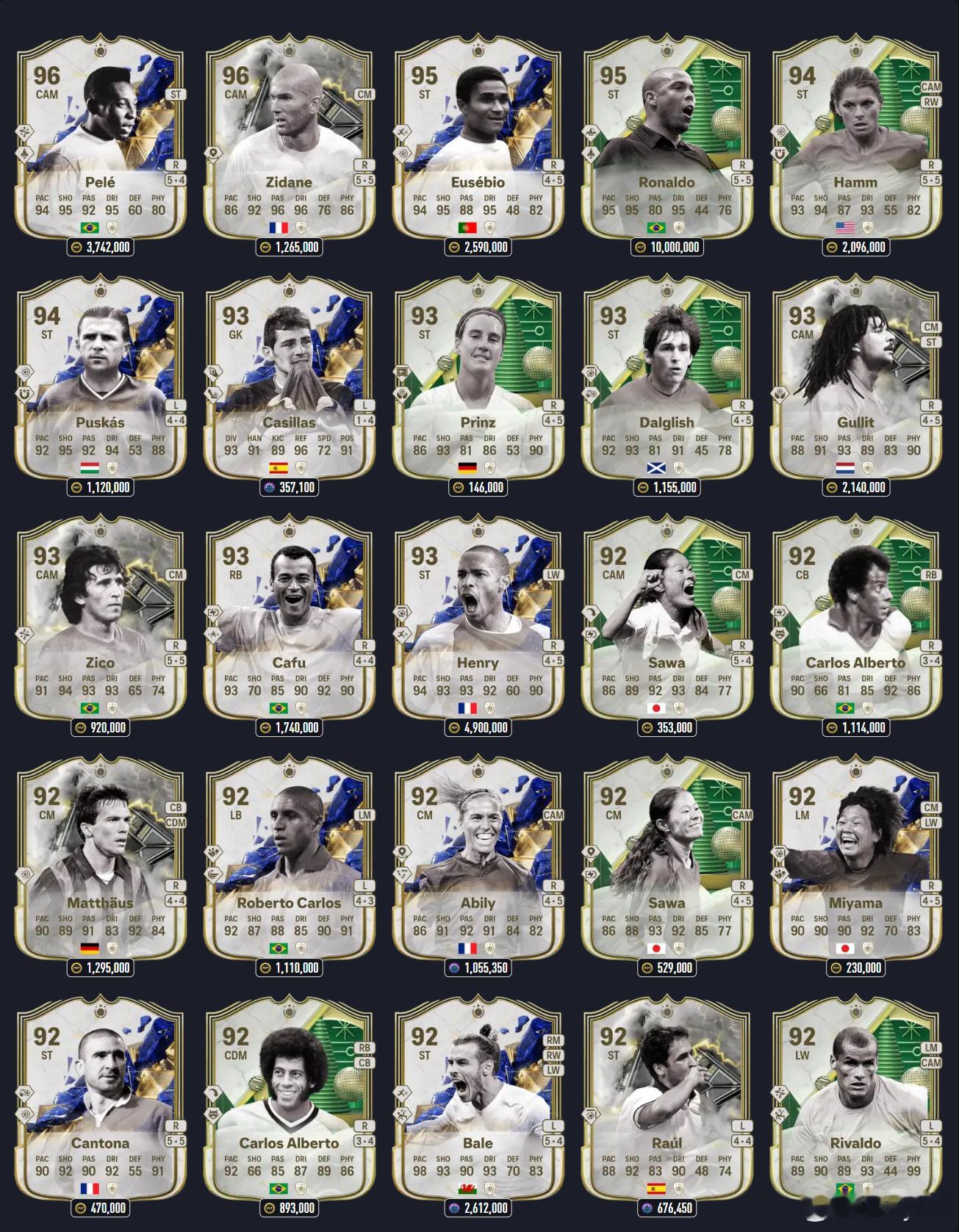Click the Technical playstyle icon on Pelé's card

(25, 133)
